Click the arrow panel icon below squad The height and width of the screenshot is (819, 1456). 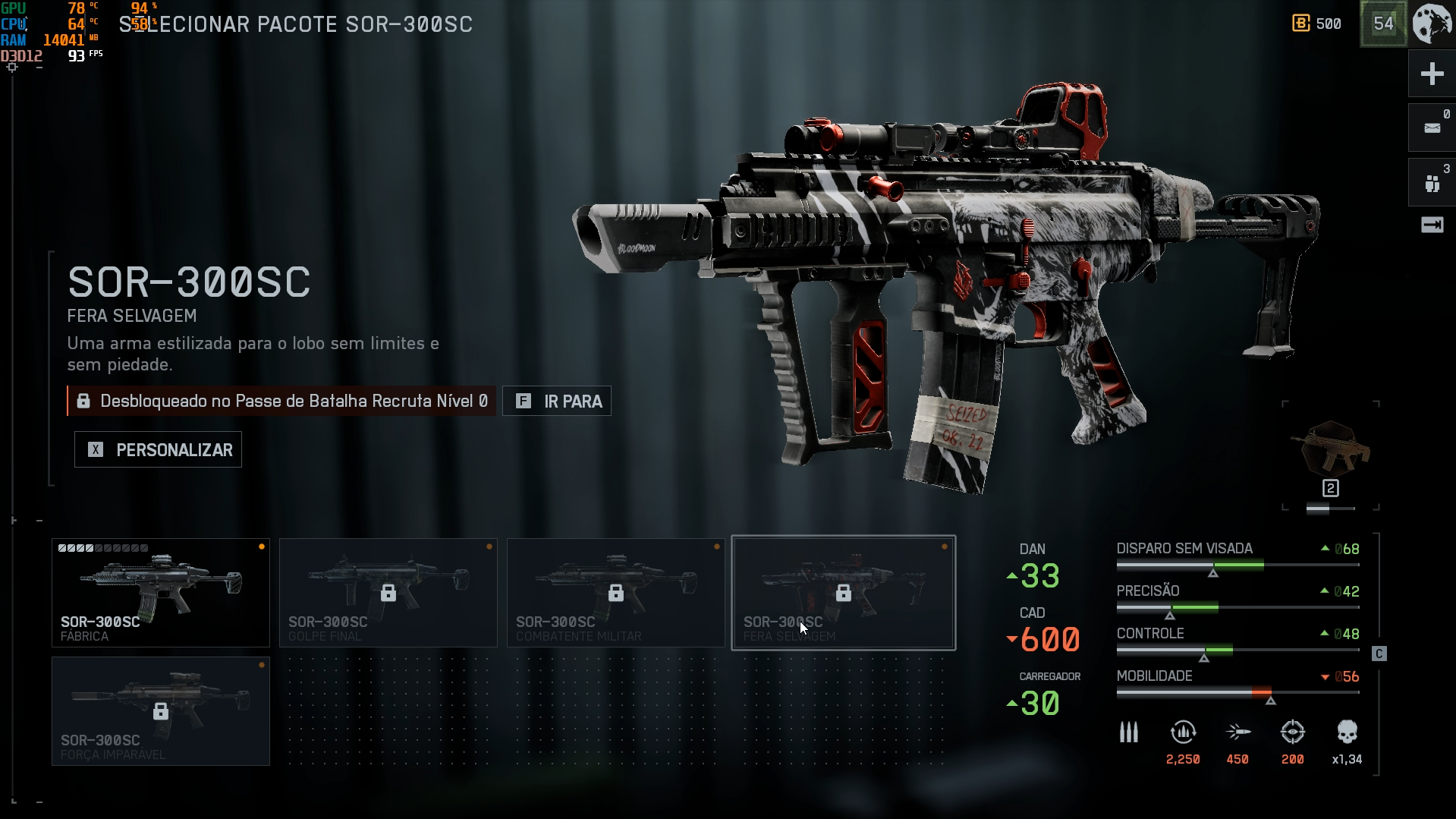[1432, 225]
